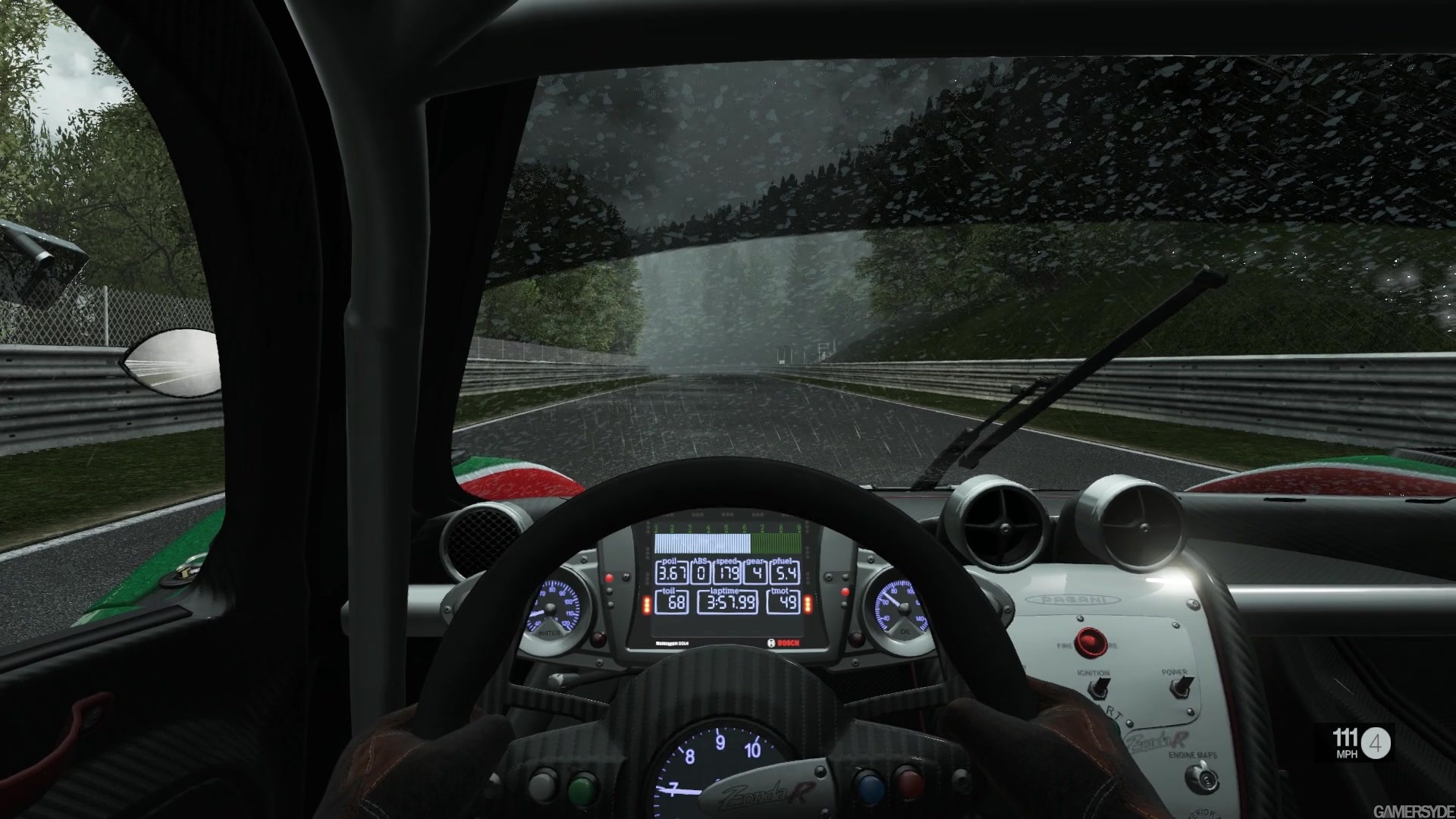Click the Pagani emblem on the center console

pos(1074,598)
